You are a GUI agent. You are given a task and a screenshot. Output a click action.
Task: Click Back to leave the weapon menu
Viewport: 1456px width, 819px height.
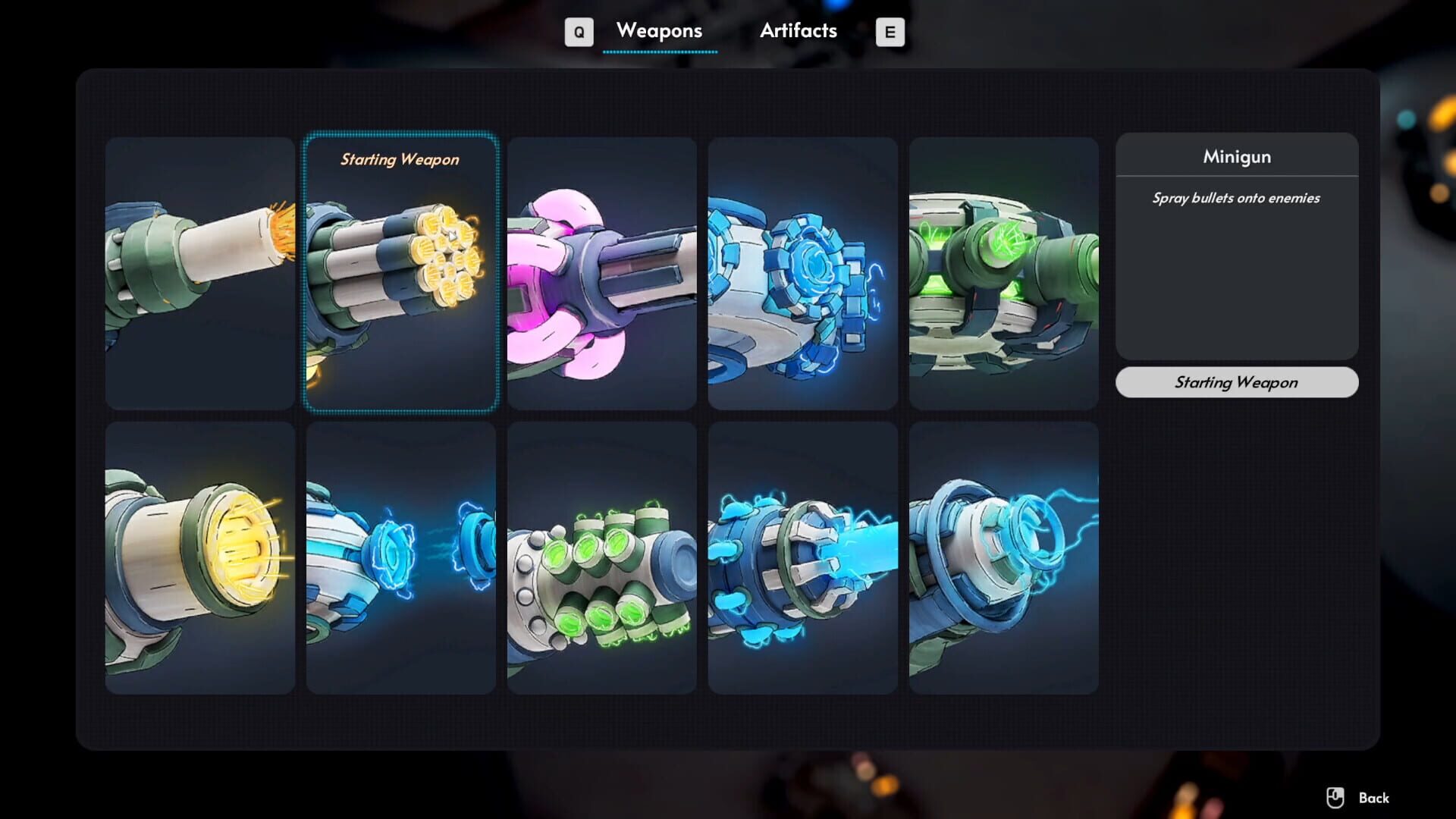[1373, 797]
